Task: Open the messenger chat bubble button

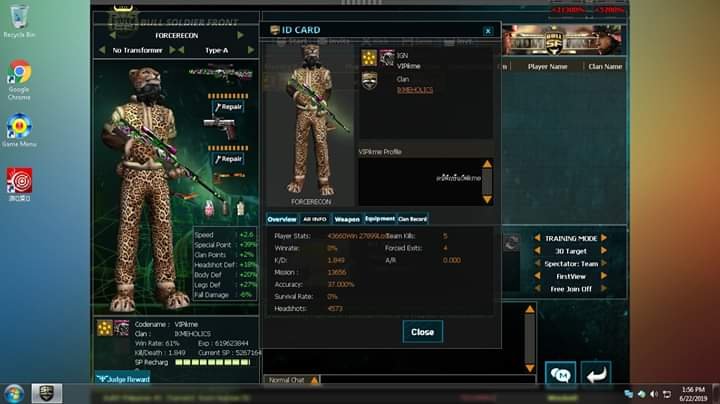Action: click(x=560, y=375)
